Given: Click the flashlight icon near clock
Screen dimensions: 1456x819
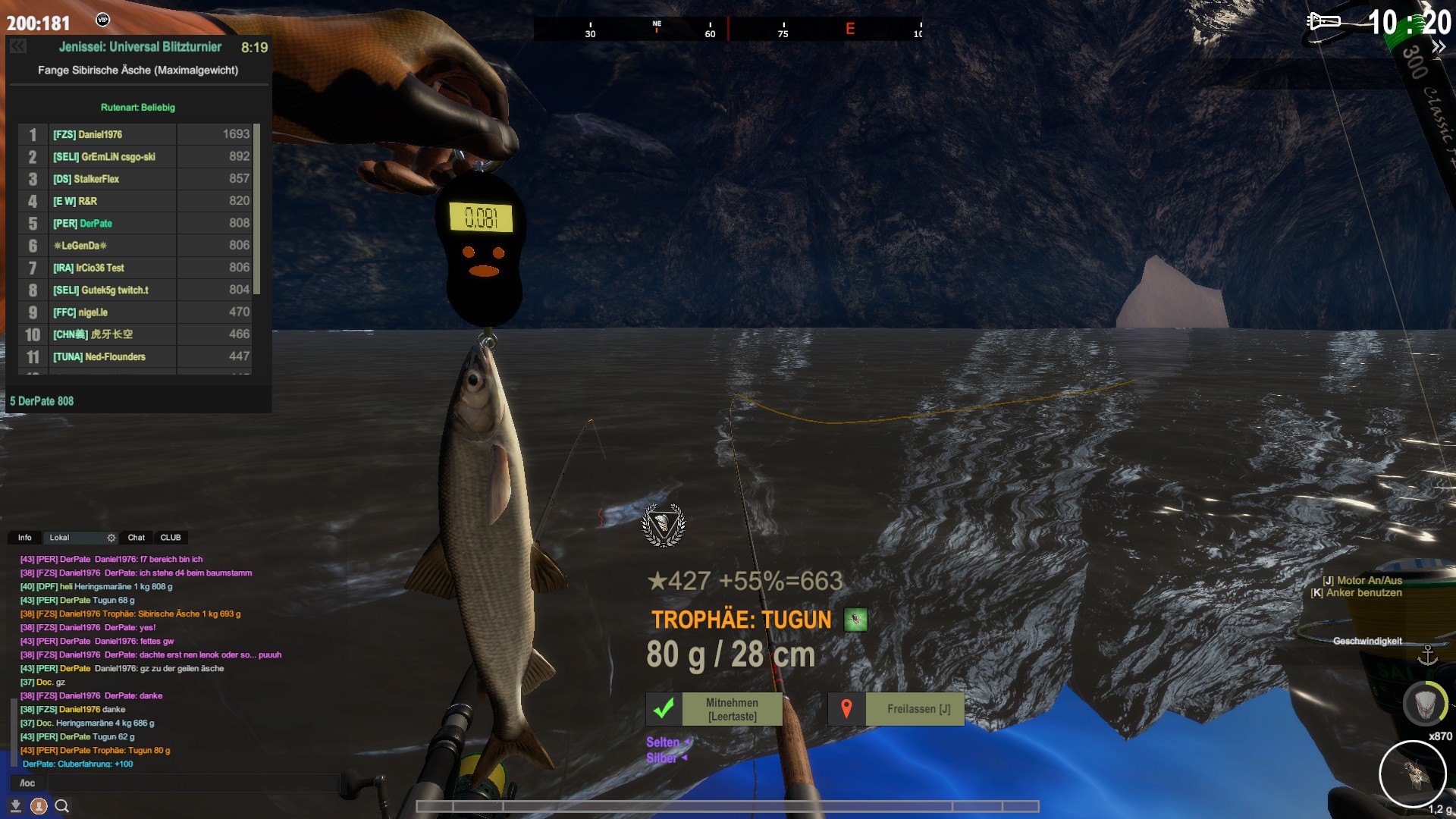Looking at the screenshot, I should 1323,21.
